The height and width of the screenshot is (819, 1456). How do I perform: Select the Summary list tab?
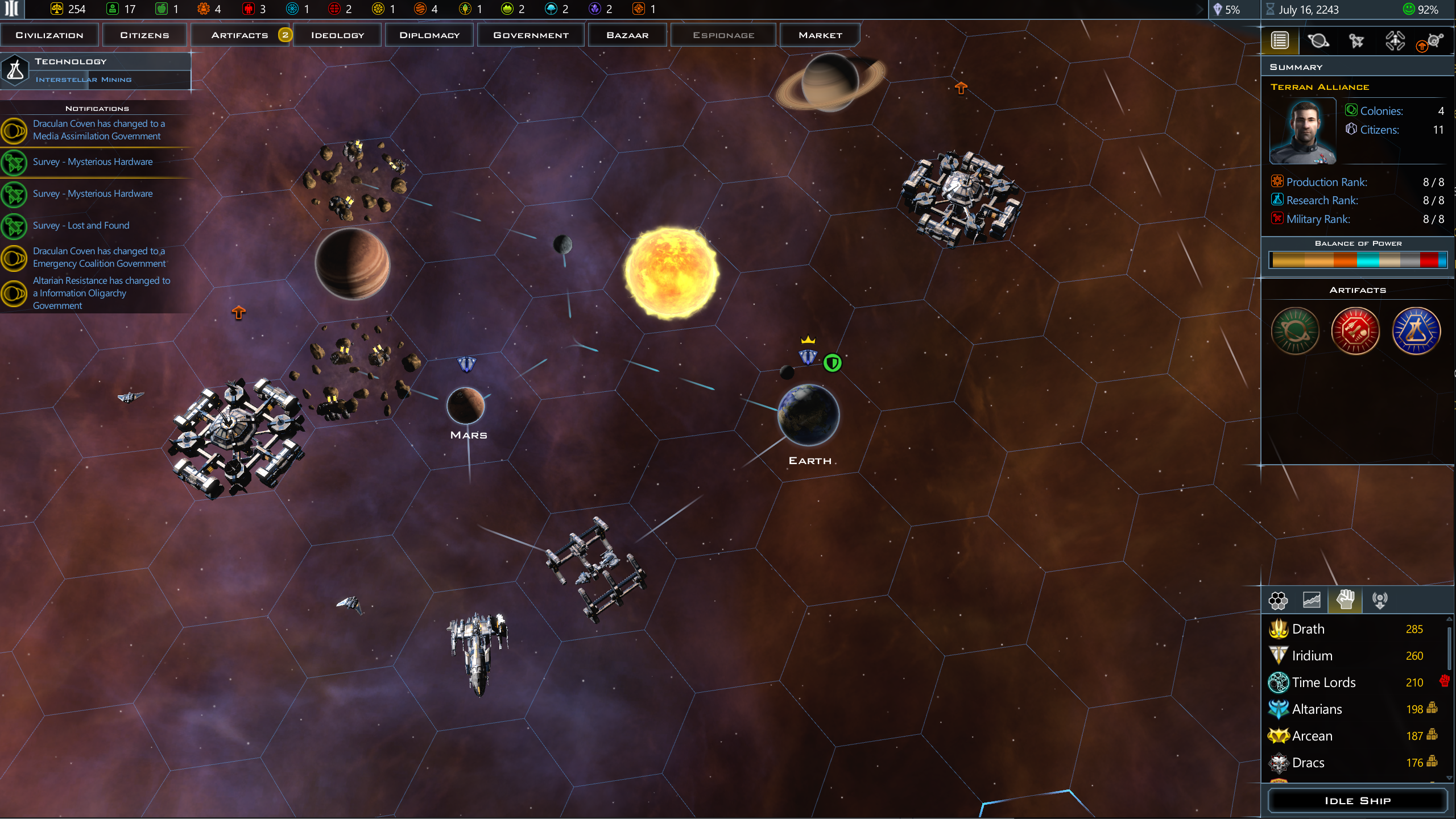click(x=1280, y=41)
